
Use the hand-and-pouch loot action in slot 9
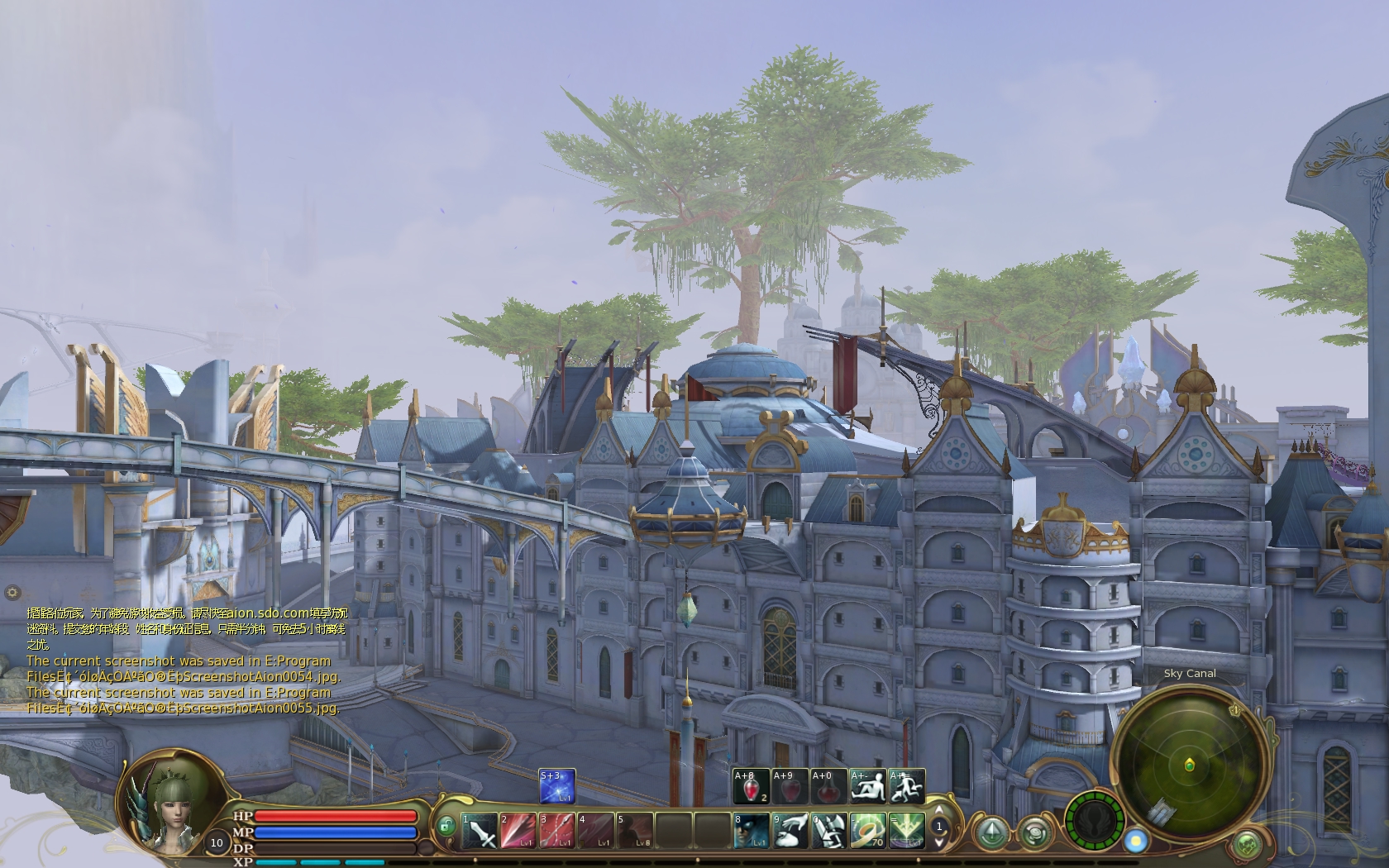pos(790,831)
